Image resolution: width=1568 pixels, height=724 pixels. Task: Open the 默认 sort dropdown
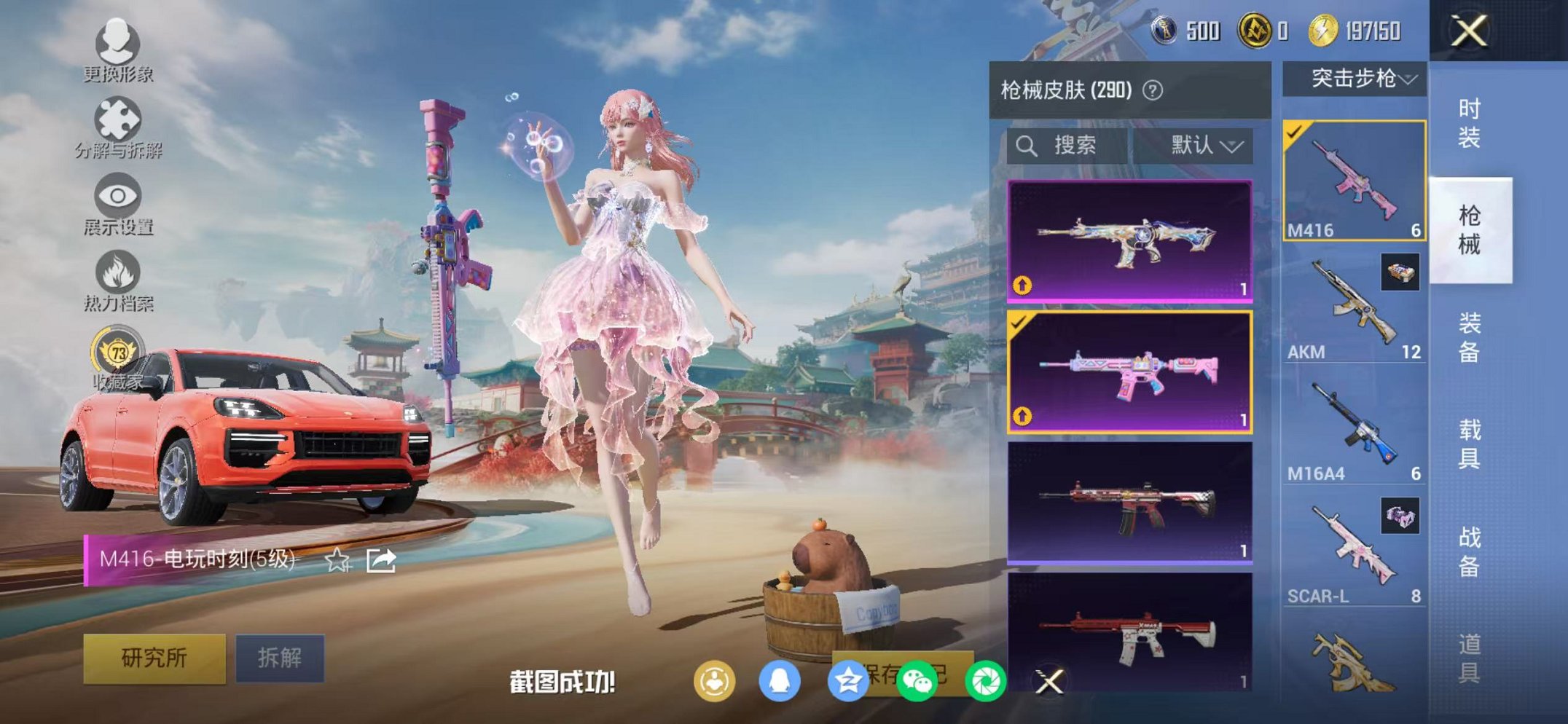click(1206, 144)
